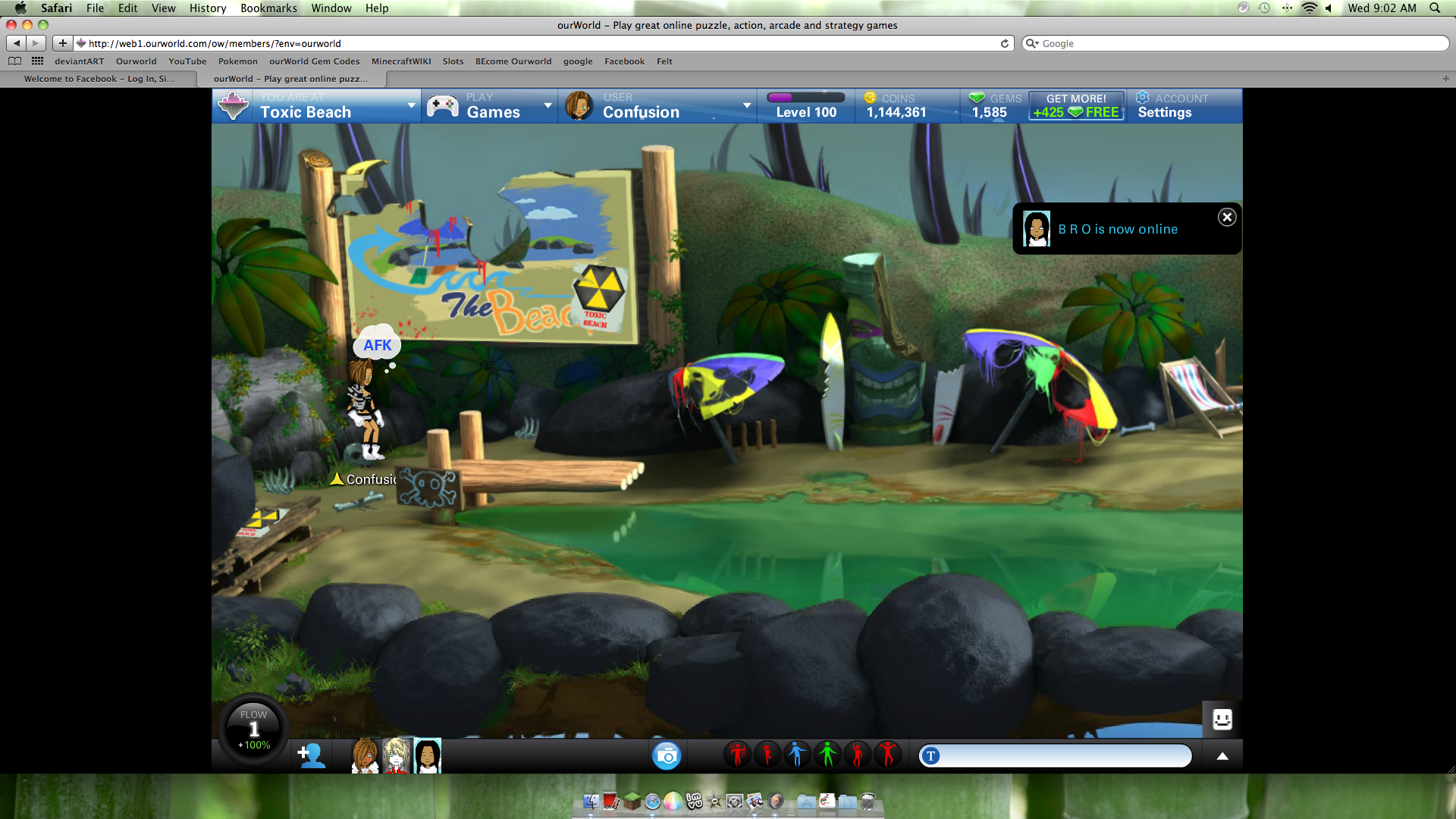1456x819 pixels.
Task: Select the black-haired friend avatar thumbnail
Action: 428,756
